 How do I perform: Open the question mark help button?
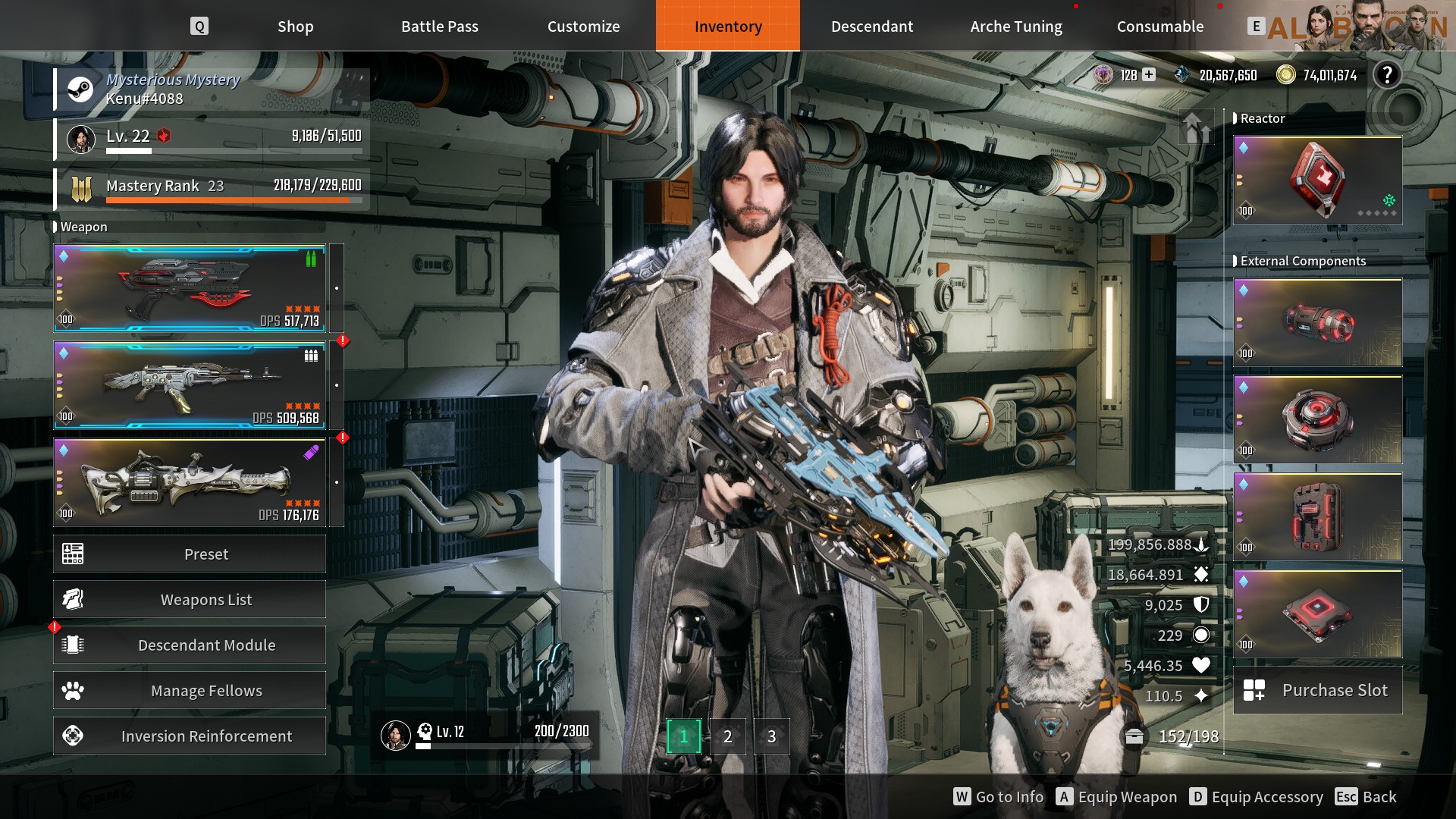(1387, 75)
